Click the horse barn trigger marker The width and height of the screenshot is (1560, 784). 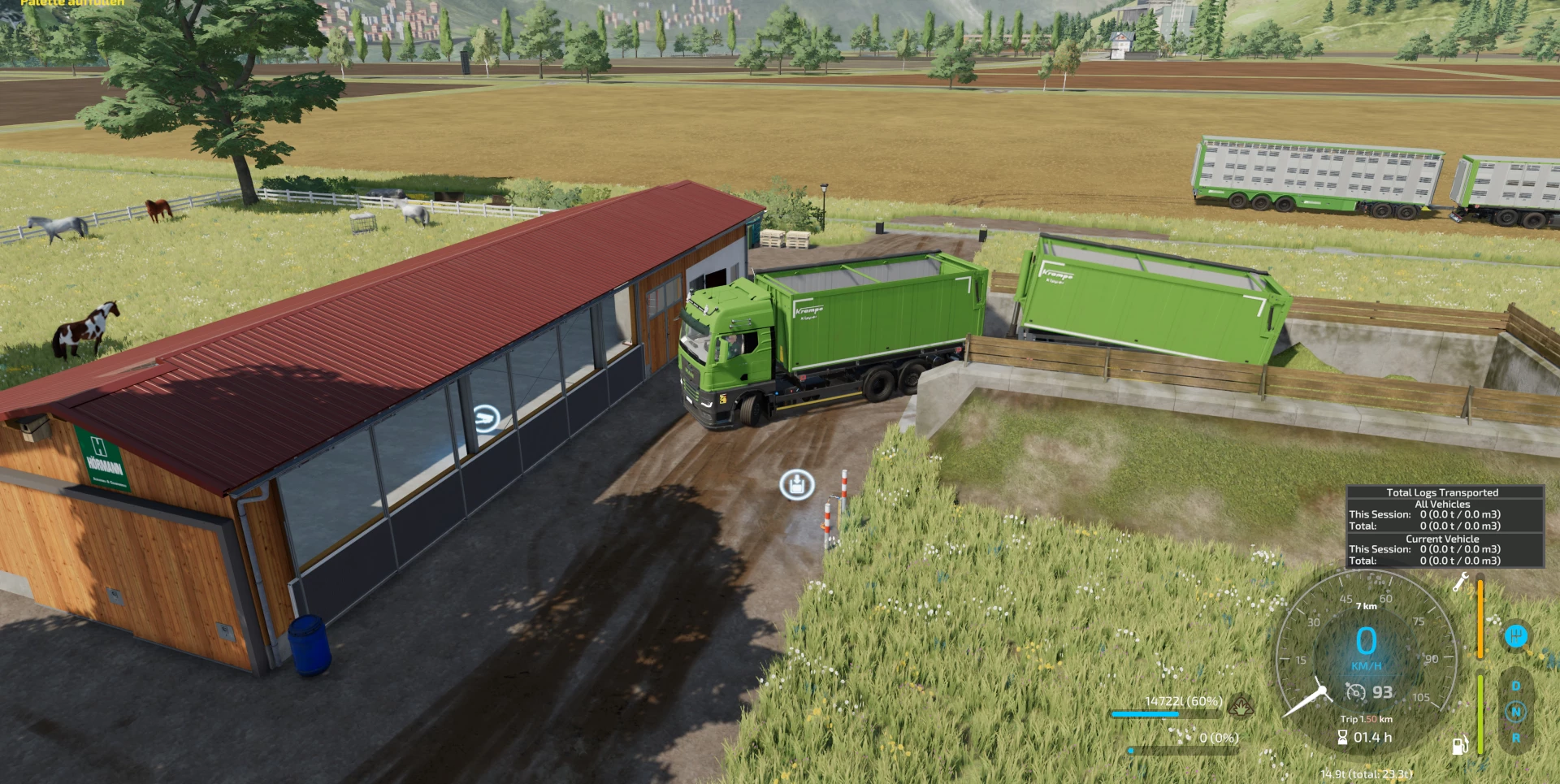pyautogui.click(x=486, y=418)
